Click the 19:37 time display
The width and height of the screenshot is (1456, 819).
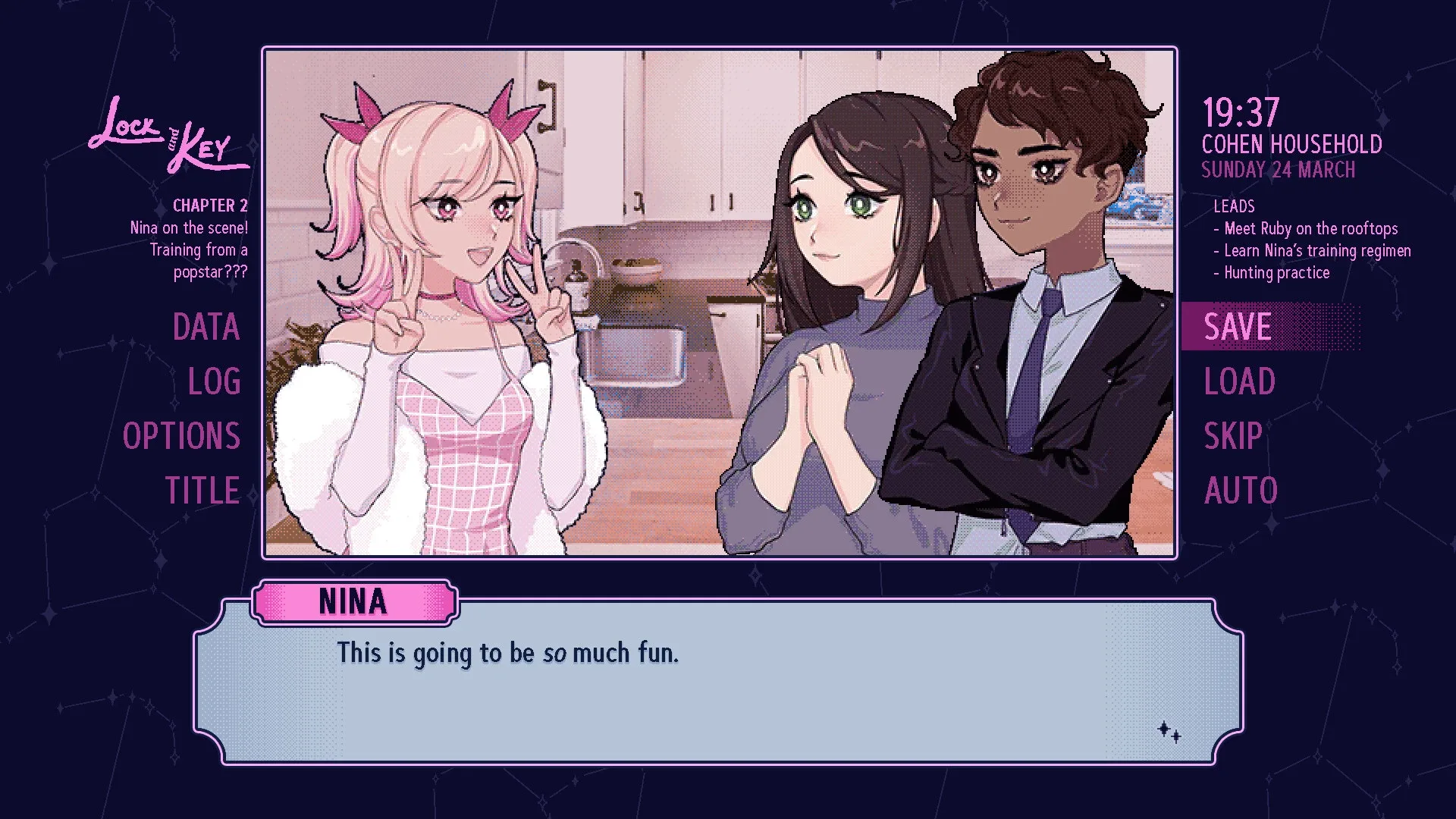(x=1239, y=112)
